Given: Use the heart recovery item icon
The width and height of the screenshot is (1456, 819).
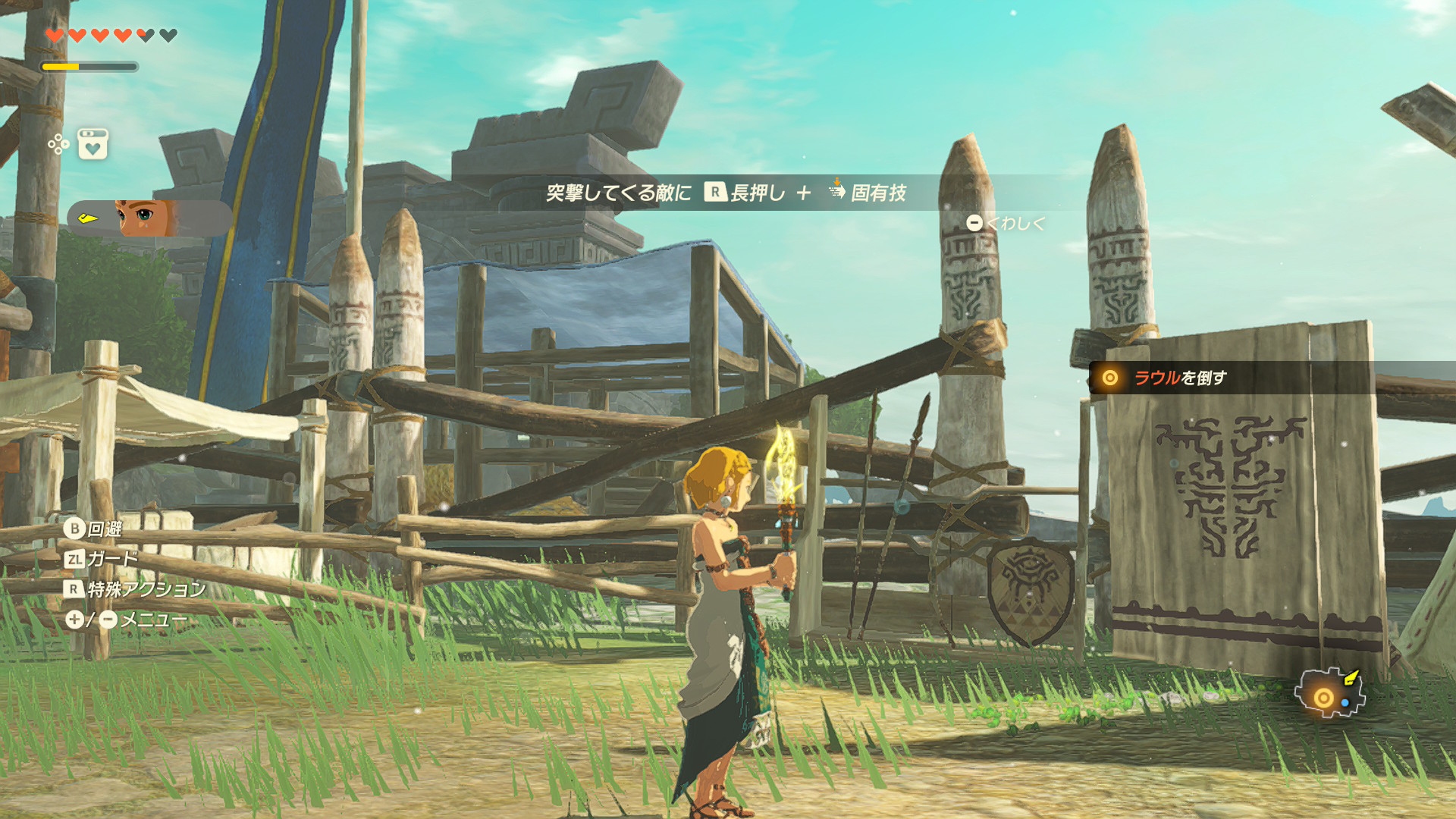Looking at the screenshot, I should coord(93,144).
